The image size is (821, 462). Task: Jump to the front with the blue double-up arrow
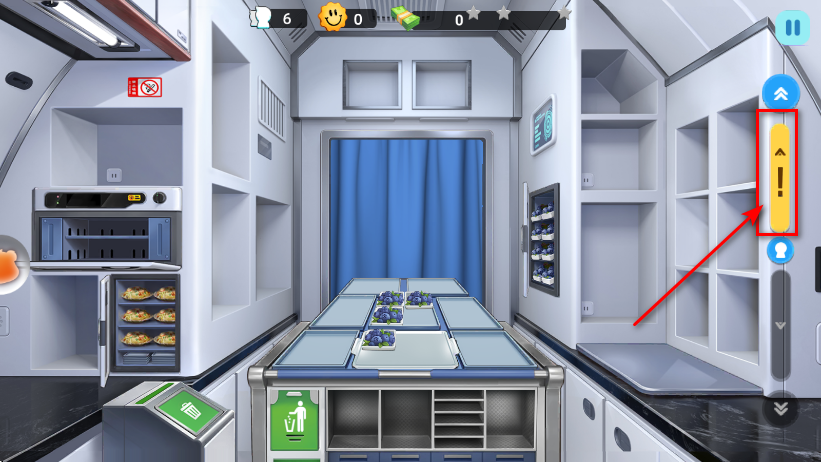tap(780, 93)
